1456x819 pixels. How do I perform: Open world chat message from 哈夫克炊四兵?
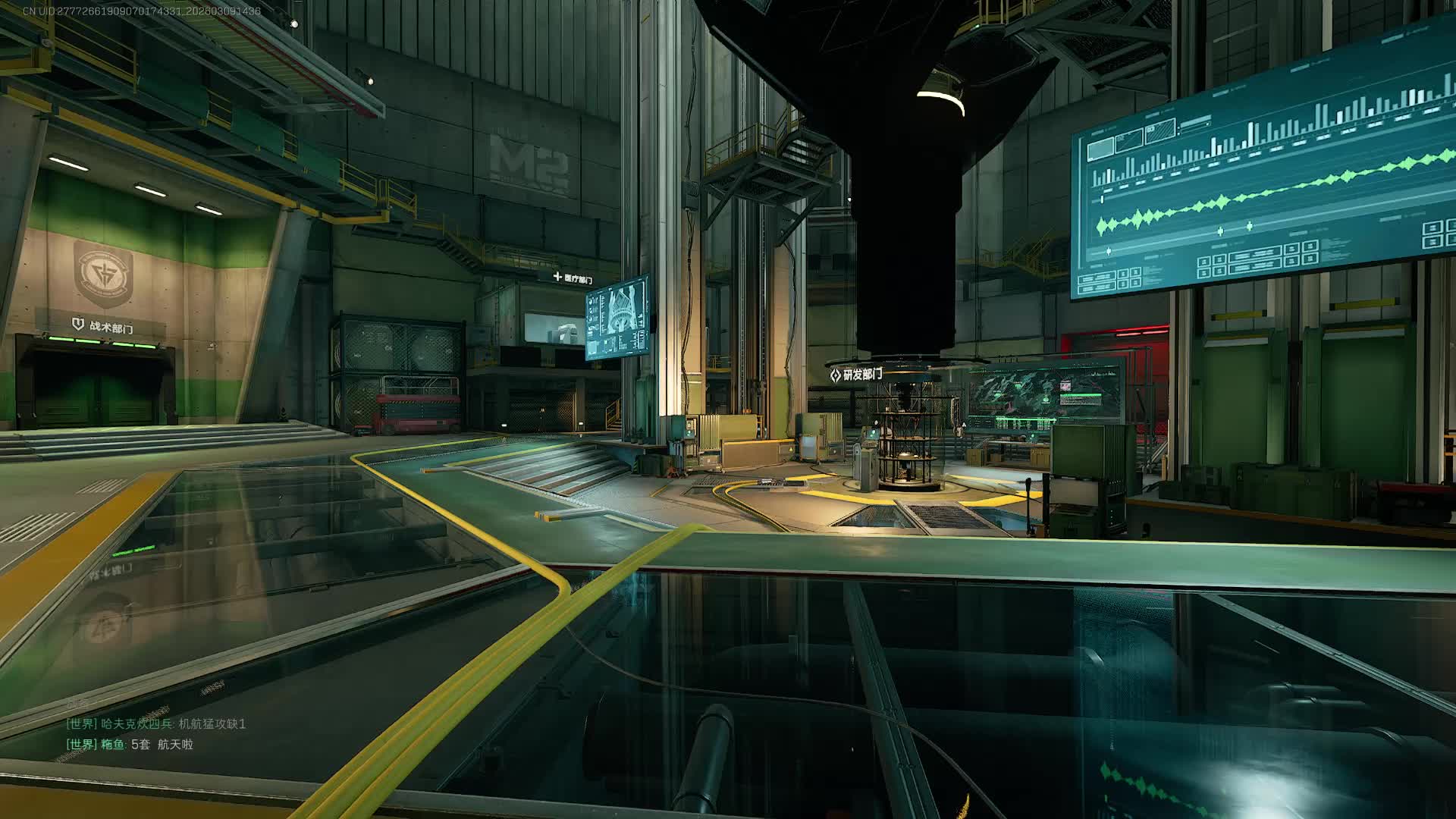(156, 724)
